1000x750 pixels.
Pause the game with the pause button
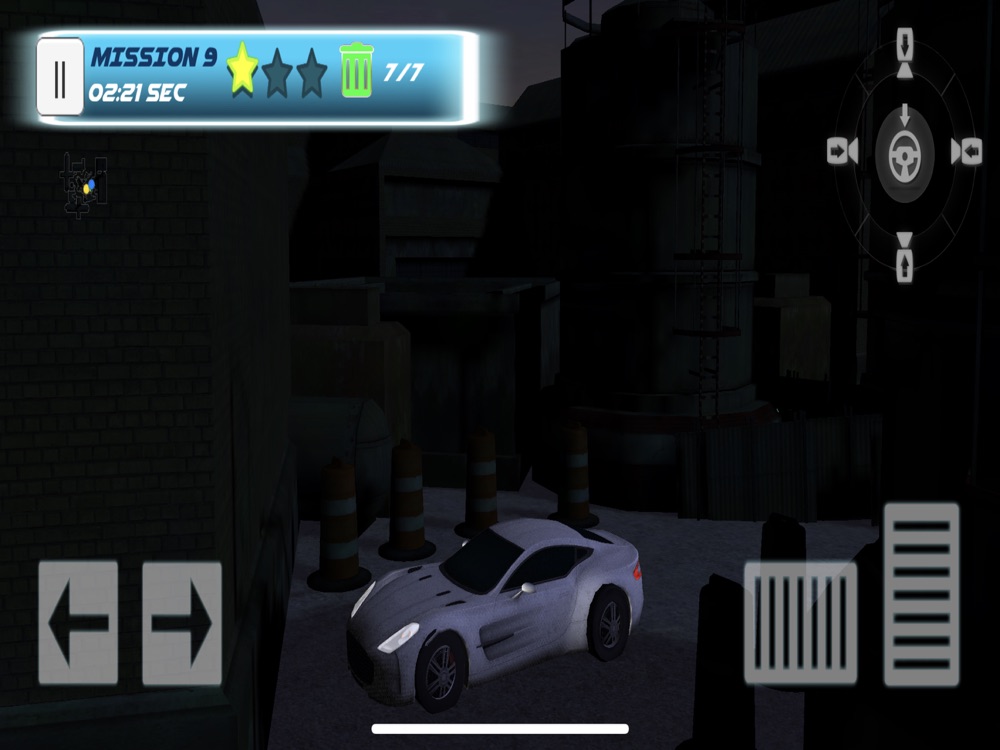coord(60,77)
